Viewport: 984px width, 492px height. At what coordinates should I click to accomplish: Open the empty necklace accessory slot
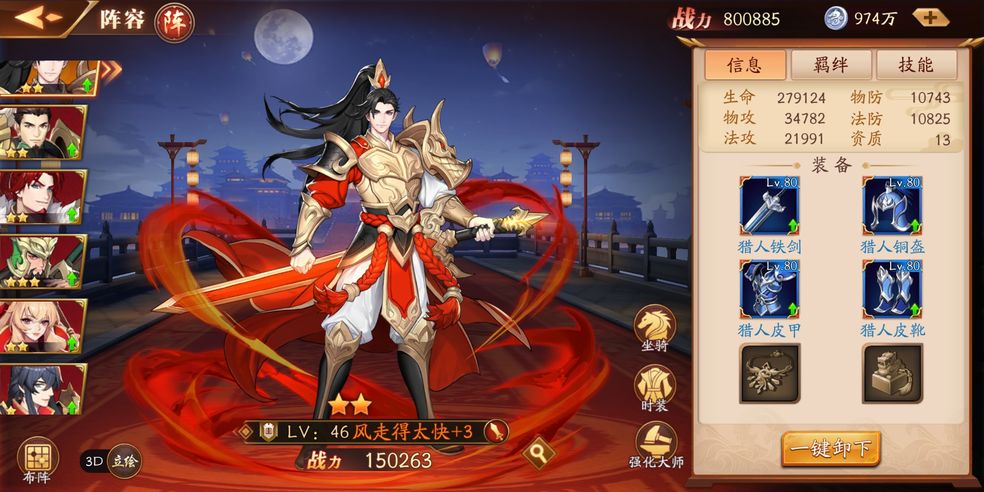pos(769,373)
